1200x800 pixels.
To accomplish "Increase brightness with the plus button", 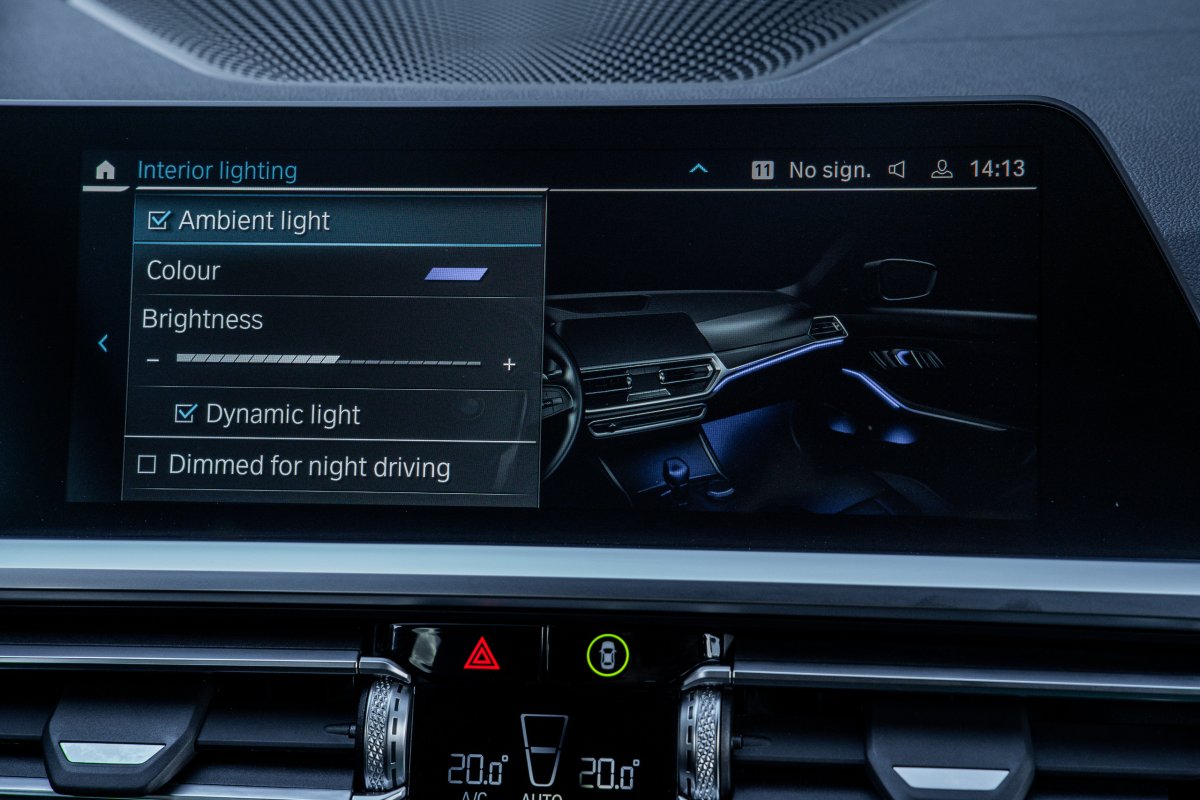I will (509, 364).
